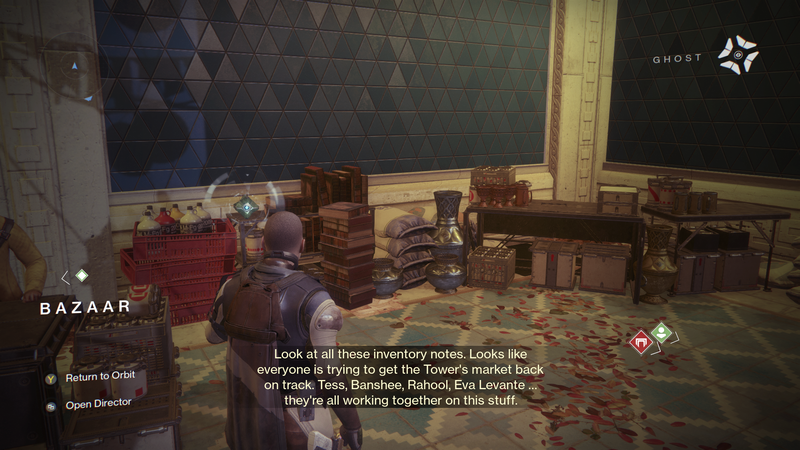Select the green person waypoint marker
The image size is (800, 450).
point(660,333)
